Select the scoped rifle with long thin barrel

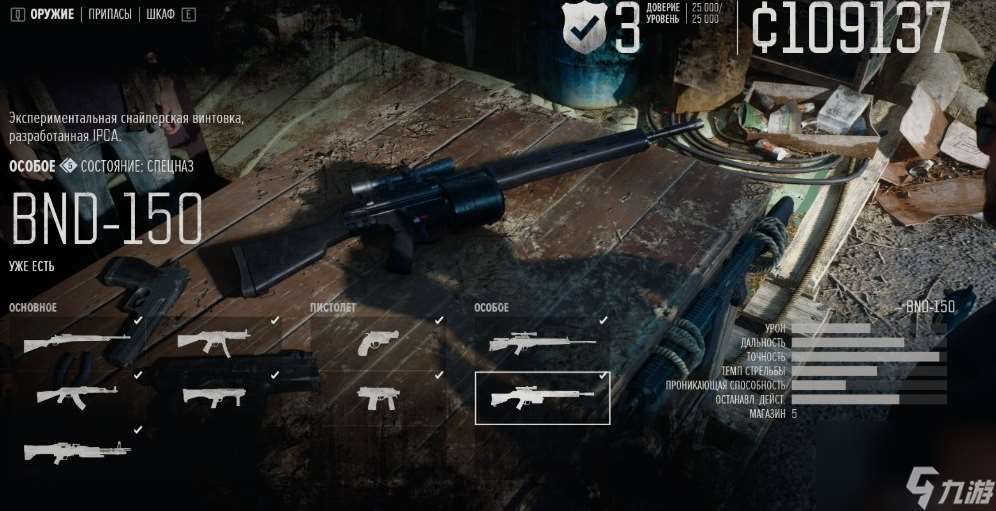coord(541,342)
